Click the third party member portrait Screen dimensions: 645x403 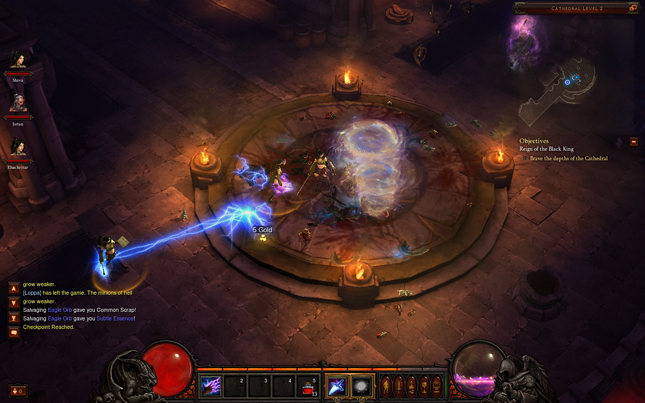click(18, 148)
